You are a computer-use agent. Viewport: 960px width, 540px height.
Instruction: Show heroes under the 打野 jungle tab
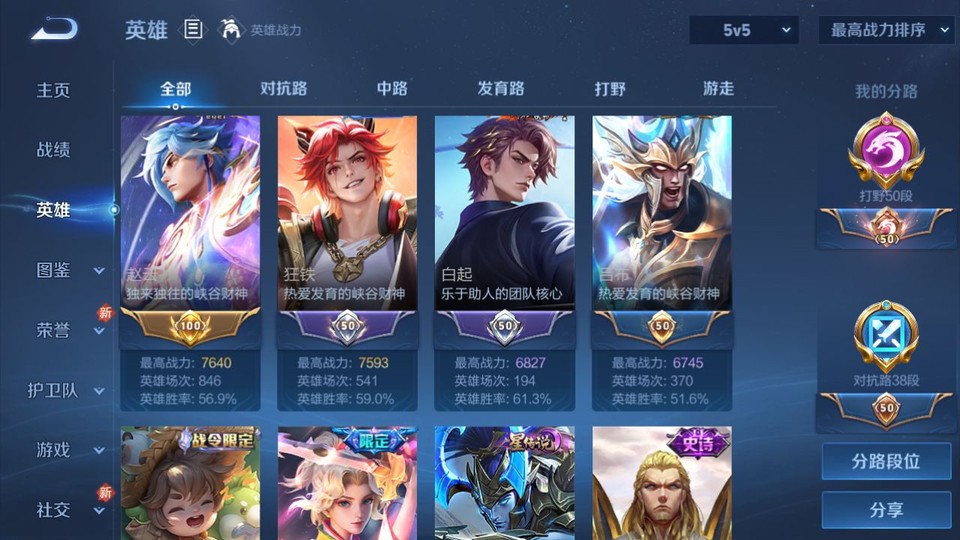coord(610,88)
